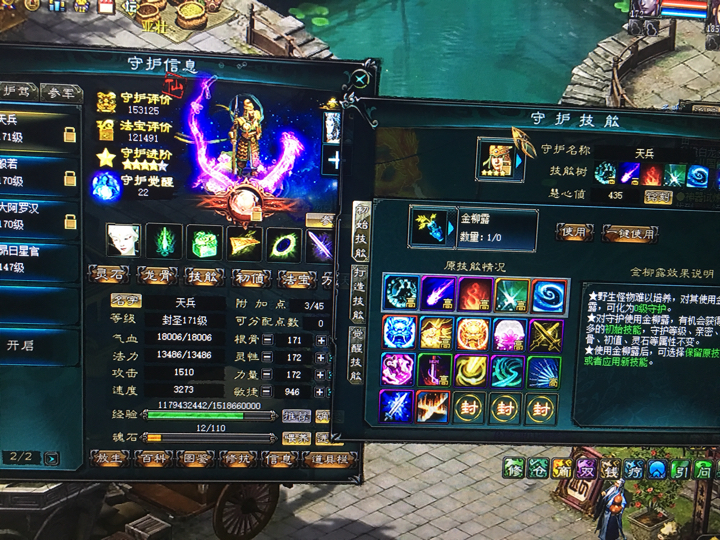This screenshot has height=540, width=720.
Task: Click the 放生 release button
Action: coord(107,458)
